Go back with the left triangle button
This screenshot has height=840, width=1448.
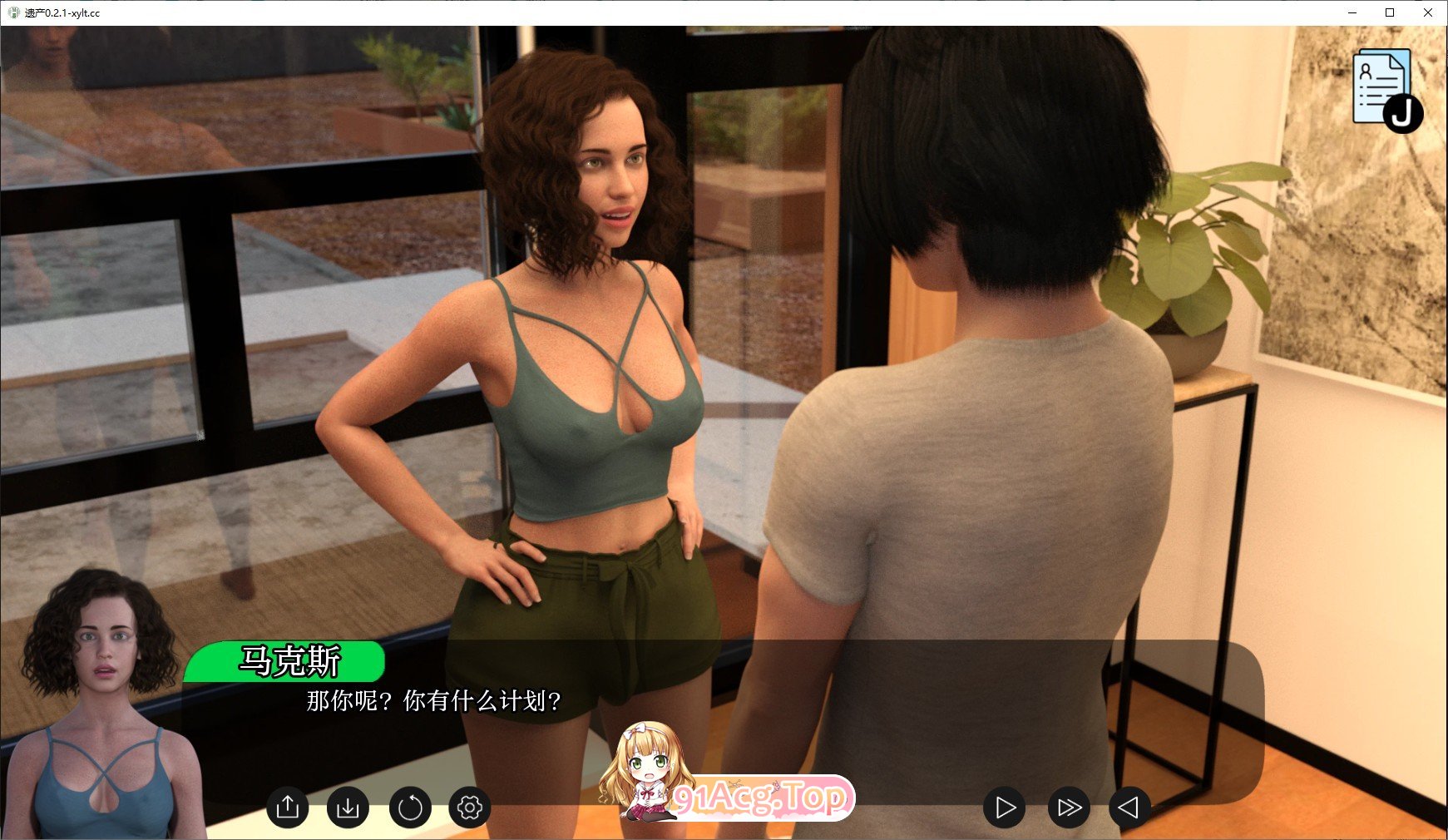click(1129, 807)
